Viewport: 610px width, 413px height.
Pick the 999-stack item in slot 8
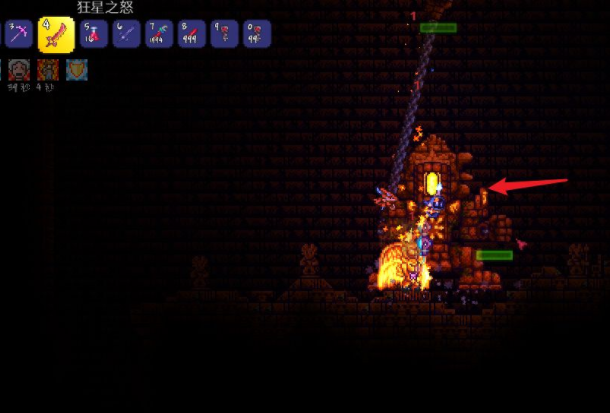coord(191,35)
